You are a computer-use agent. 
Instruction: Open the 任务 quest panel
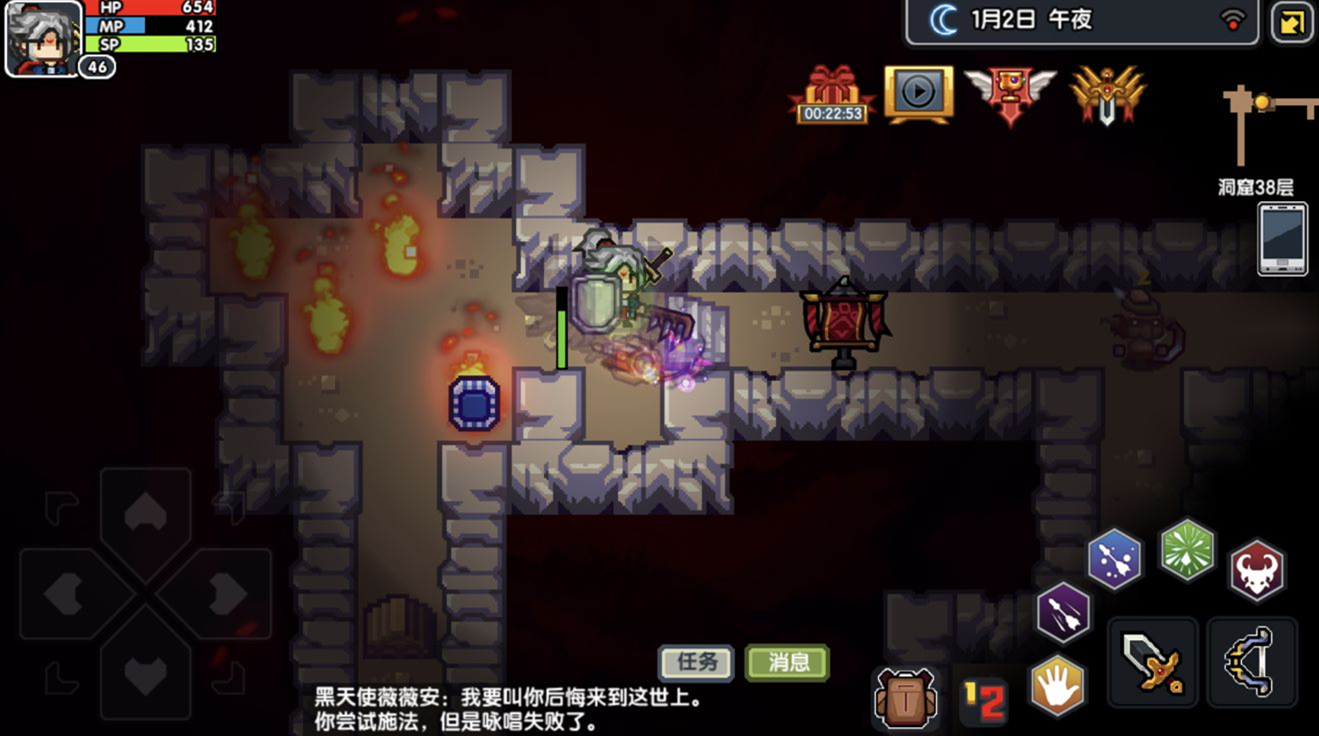(x=696, y=662)
